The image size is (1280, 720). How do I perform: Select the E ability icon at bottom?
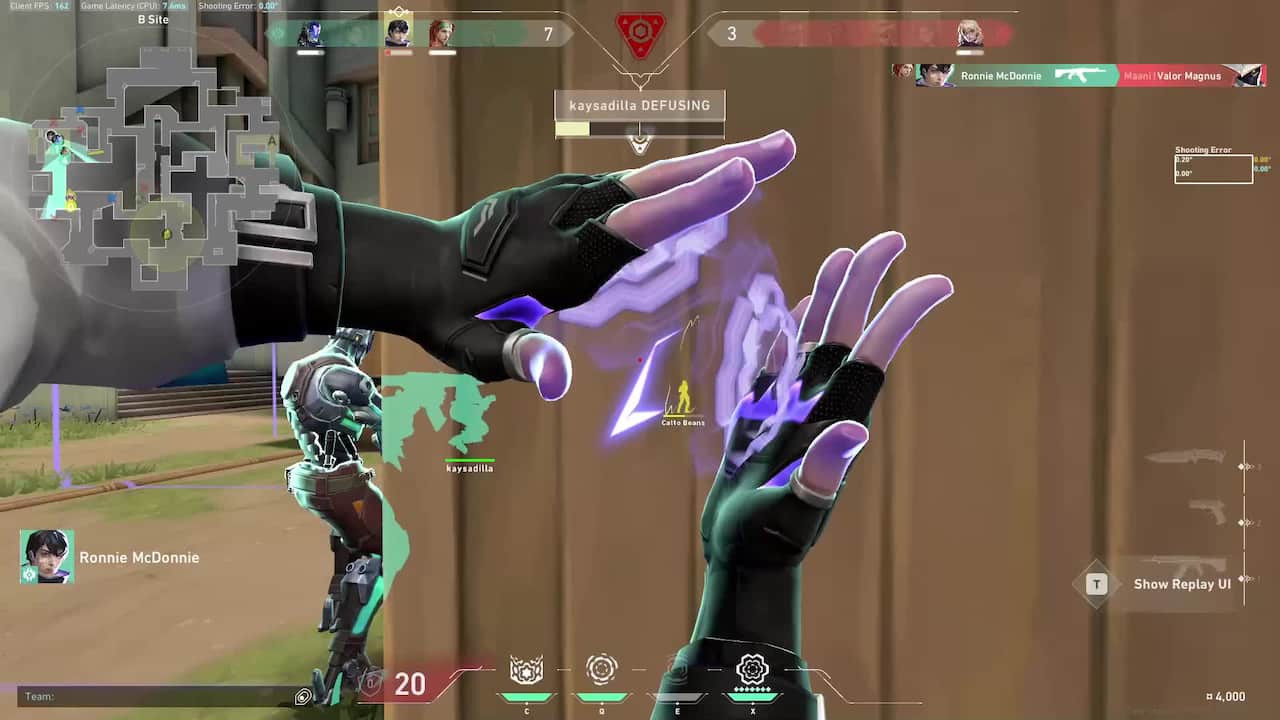coord(676,670)
